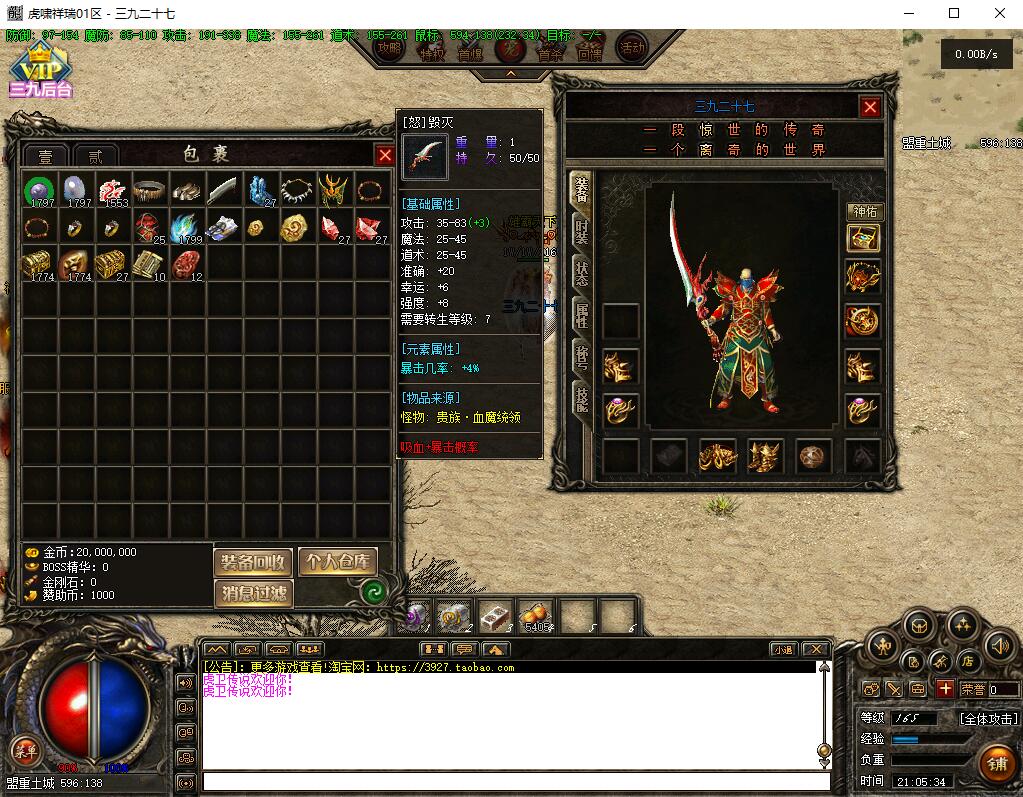Click the 神佑 button in equipment panel

click(864, 212)
